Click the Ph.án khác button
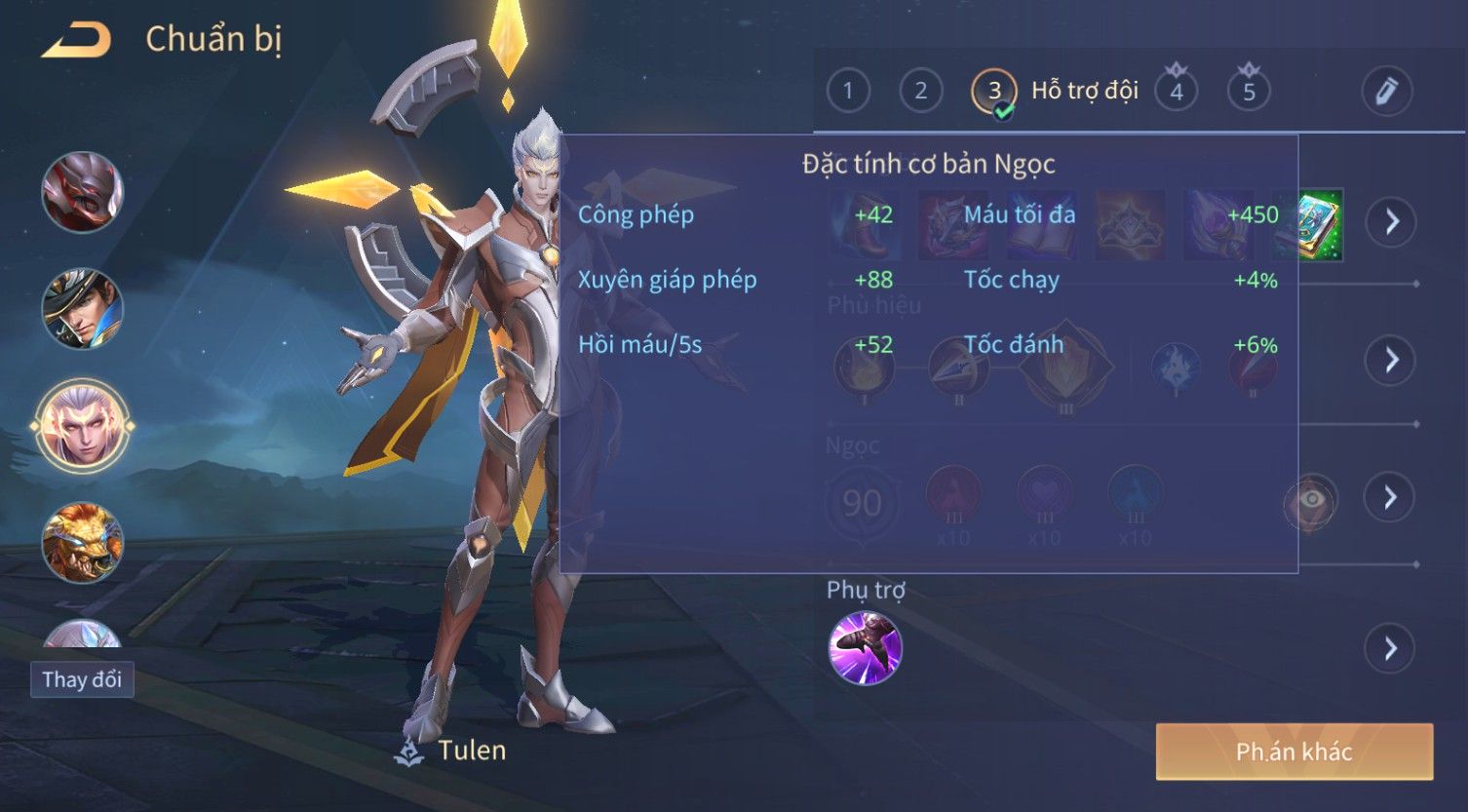1468x812 pixels. (1294, 752)
